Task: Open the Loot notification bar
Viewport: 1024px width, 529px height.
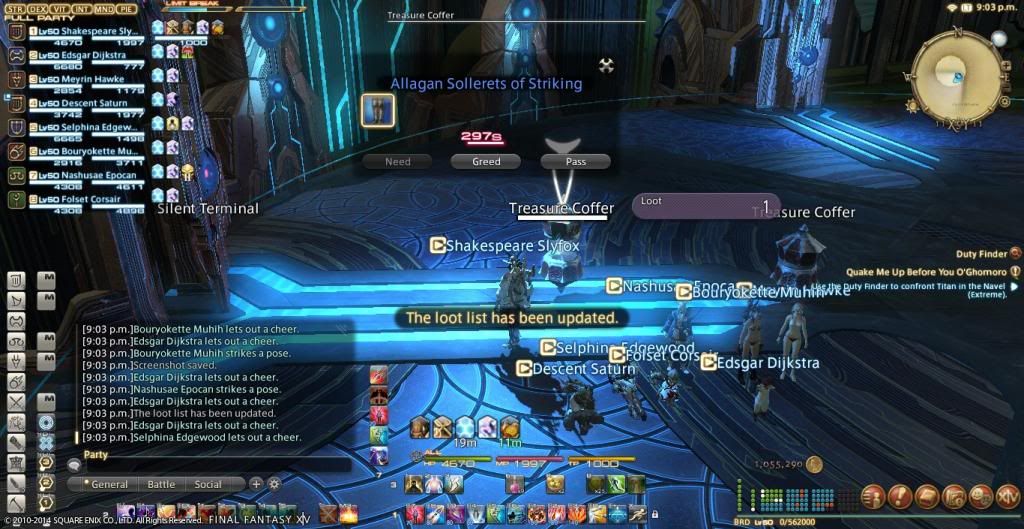Action: click(x=706, y=206)
